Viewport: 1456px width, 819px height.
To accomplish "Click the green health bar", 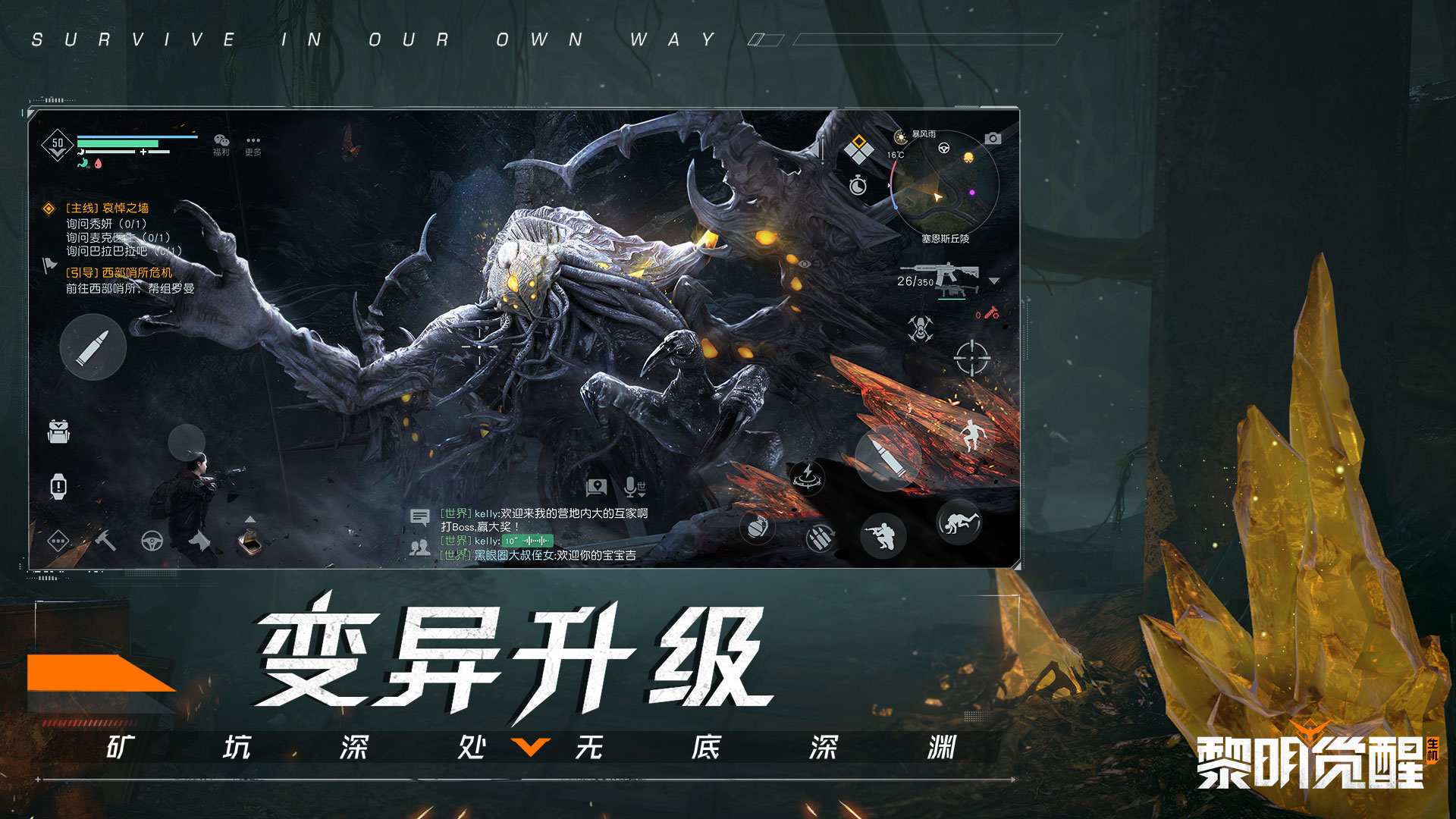I will [117, 142].
